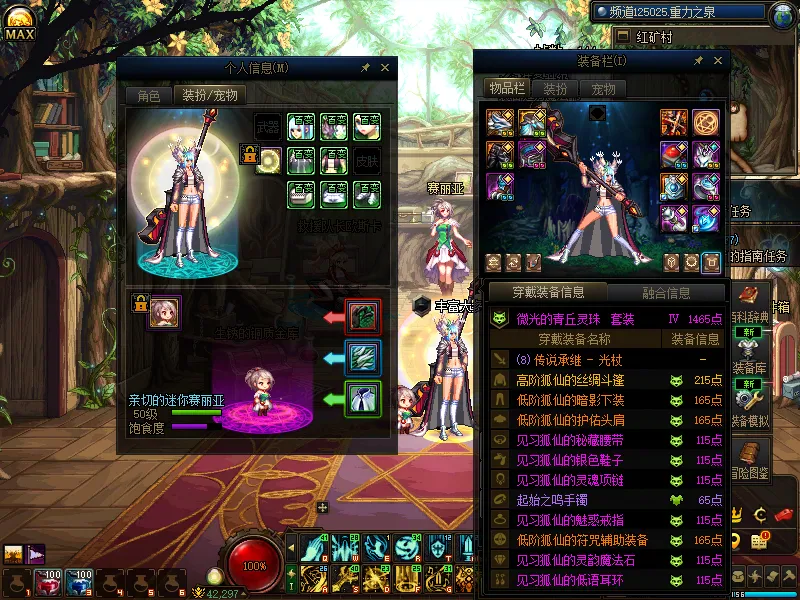Image resolution: width=800 pixels, height=600 pixels.
Task: Switch to the 角色 tab
Action: coord(148,96)
